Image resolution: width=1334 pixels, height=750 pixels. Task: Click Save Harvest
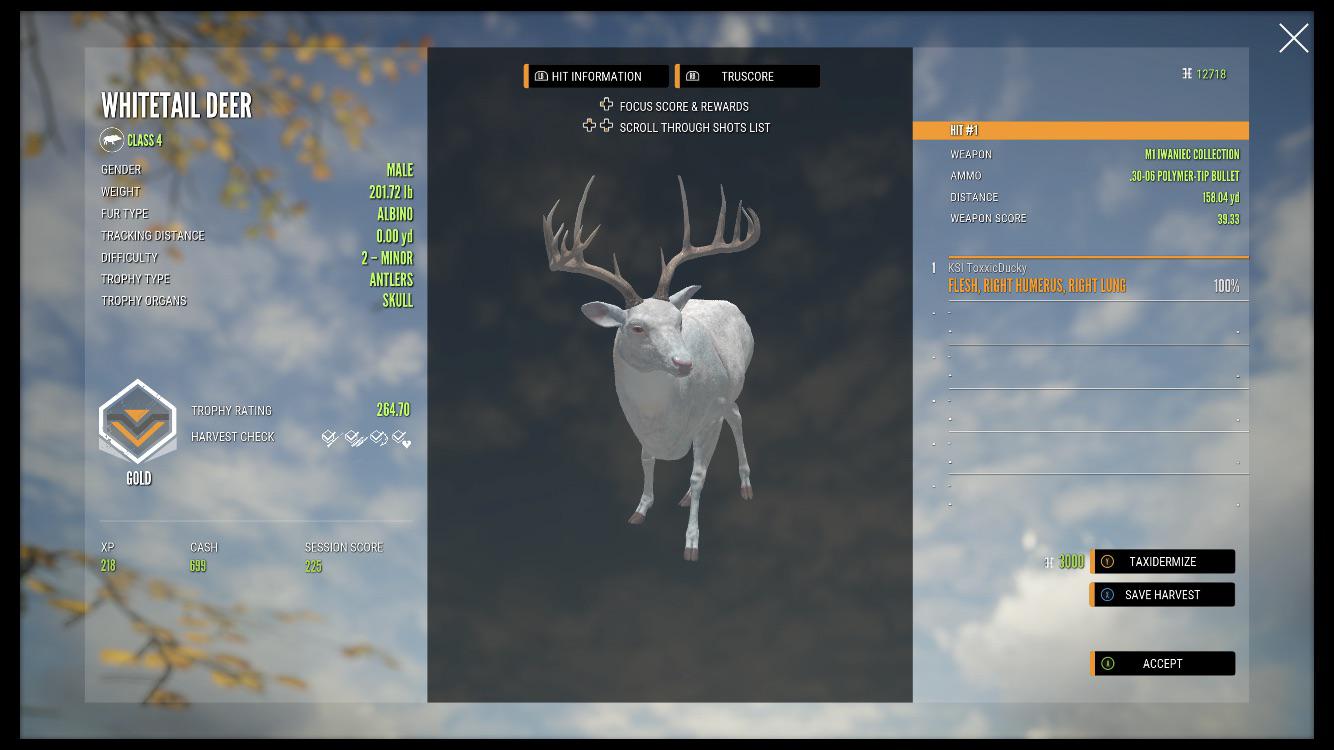pos(1162,594)
